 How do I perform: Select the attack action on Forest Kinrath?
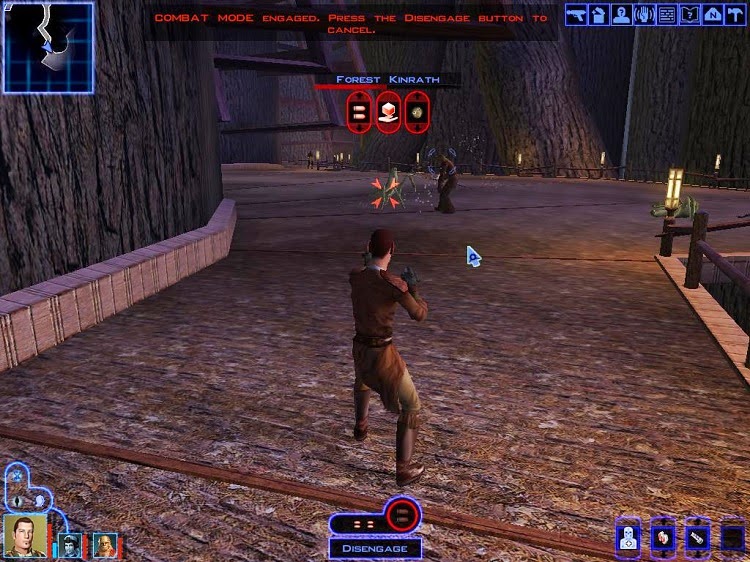click(359, 111)
